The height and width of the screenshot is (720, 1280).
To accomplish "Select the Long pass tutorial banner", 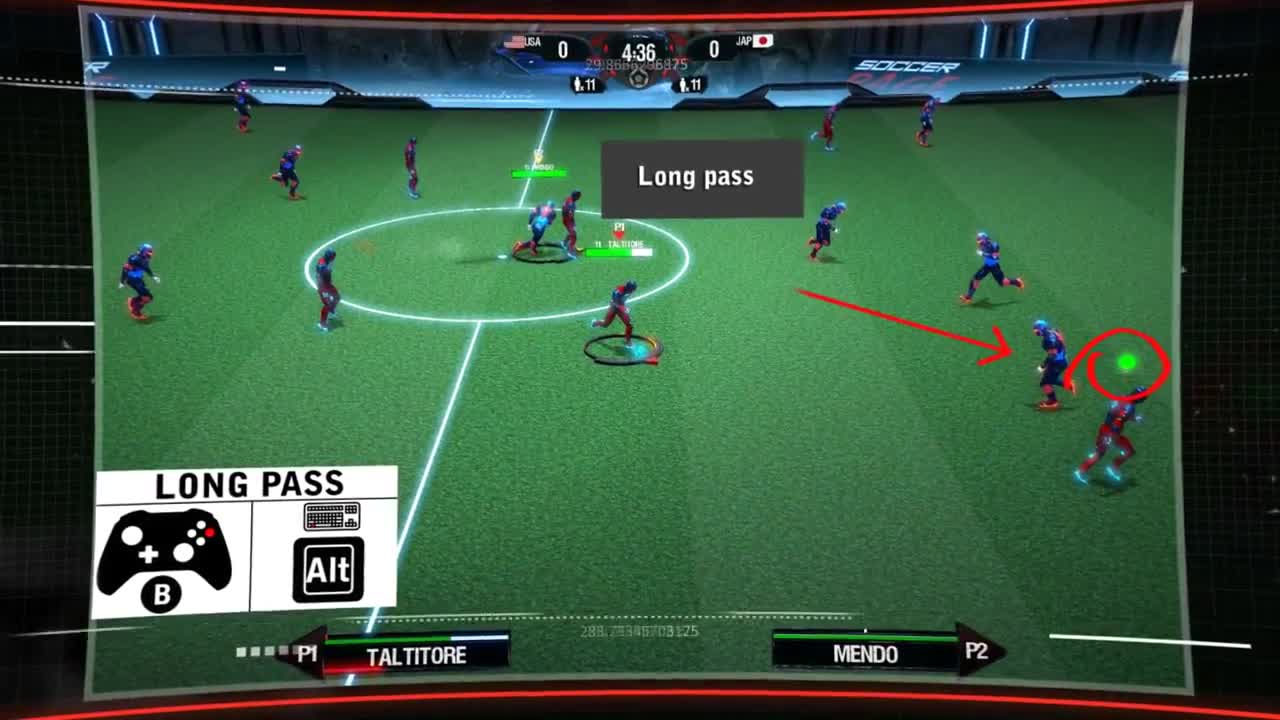I will pos(698,176).
